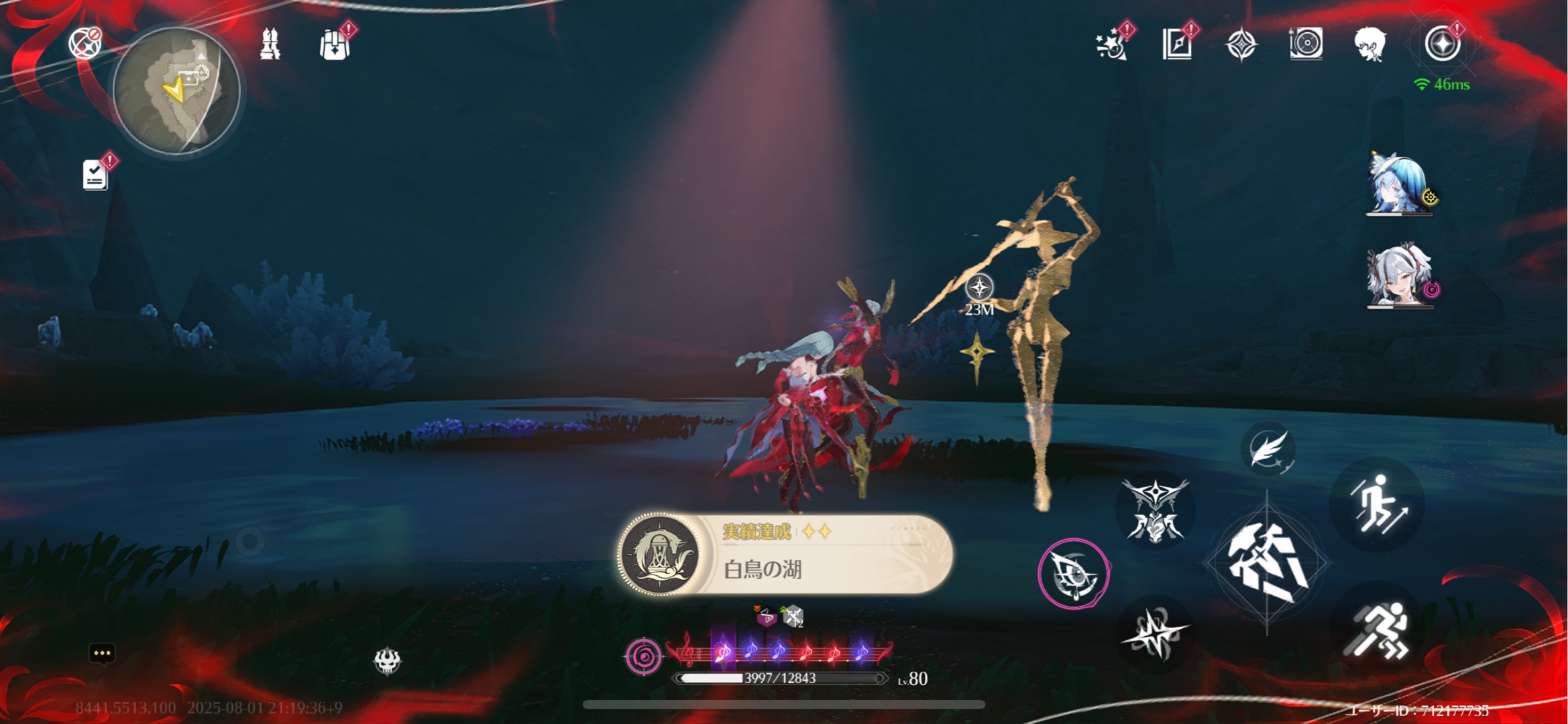Switch to the silver-haired party character
Image resolution: width=1568 pixels, height=724 pixels.
pos(1400,276)
